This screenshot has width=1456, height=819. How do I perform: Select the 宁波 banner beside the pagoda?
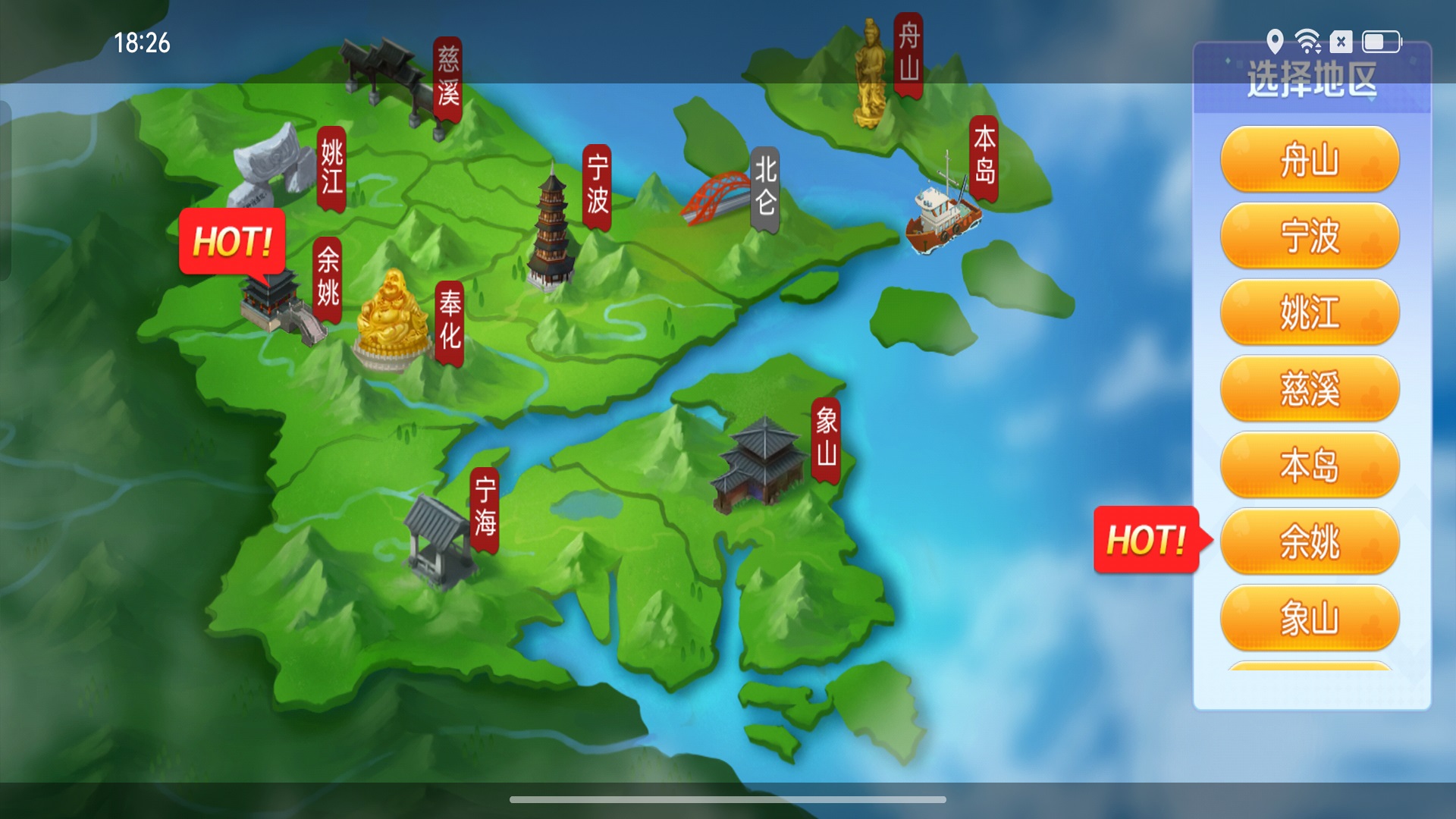pyautogui.click(x=598, y=186)
